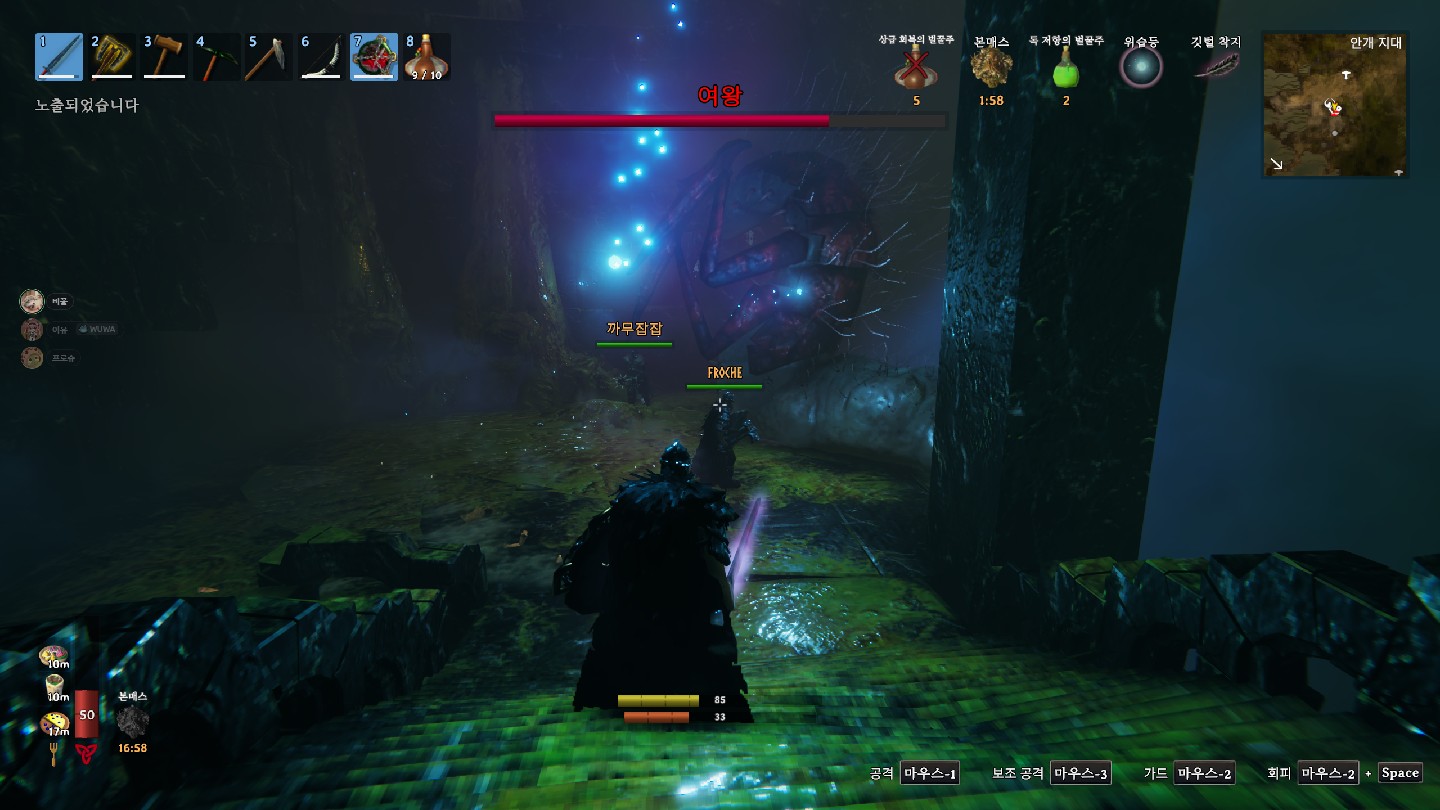1440x810 pixels.
Task: Click the food icon with 17m timer
Action: click(x=54, y=722)
